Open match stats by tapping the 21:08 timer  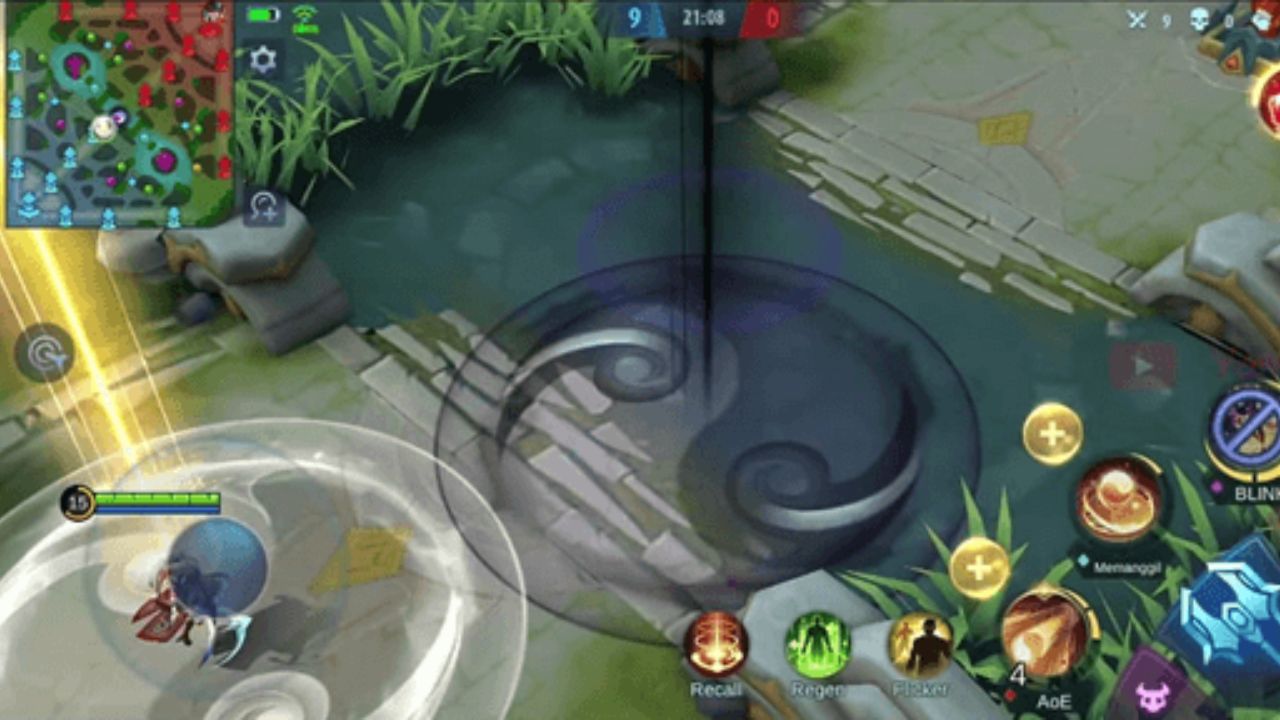point(705,17)
